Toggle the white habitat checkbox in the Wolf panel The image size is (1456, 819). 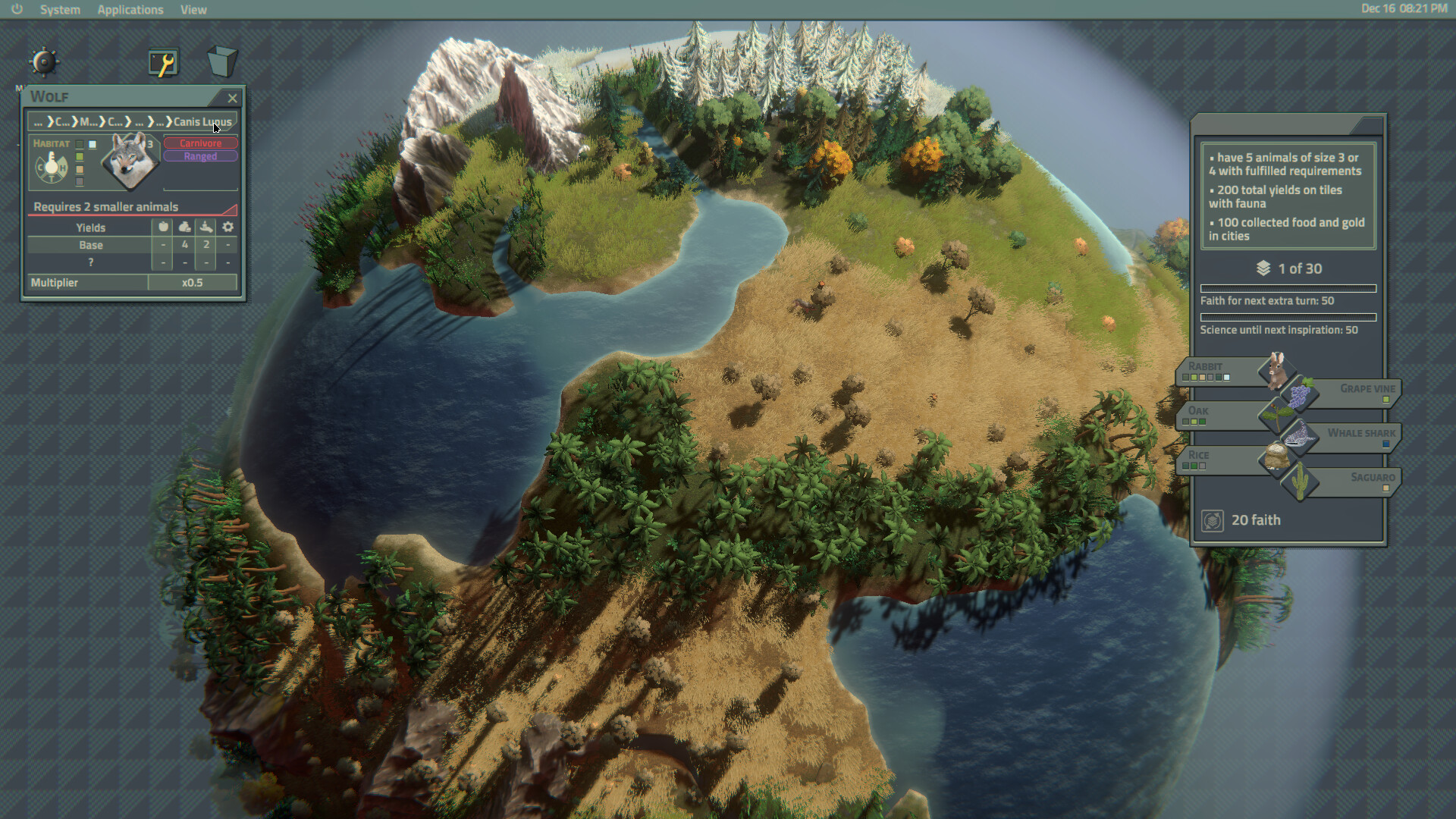pos(93,145)
